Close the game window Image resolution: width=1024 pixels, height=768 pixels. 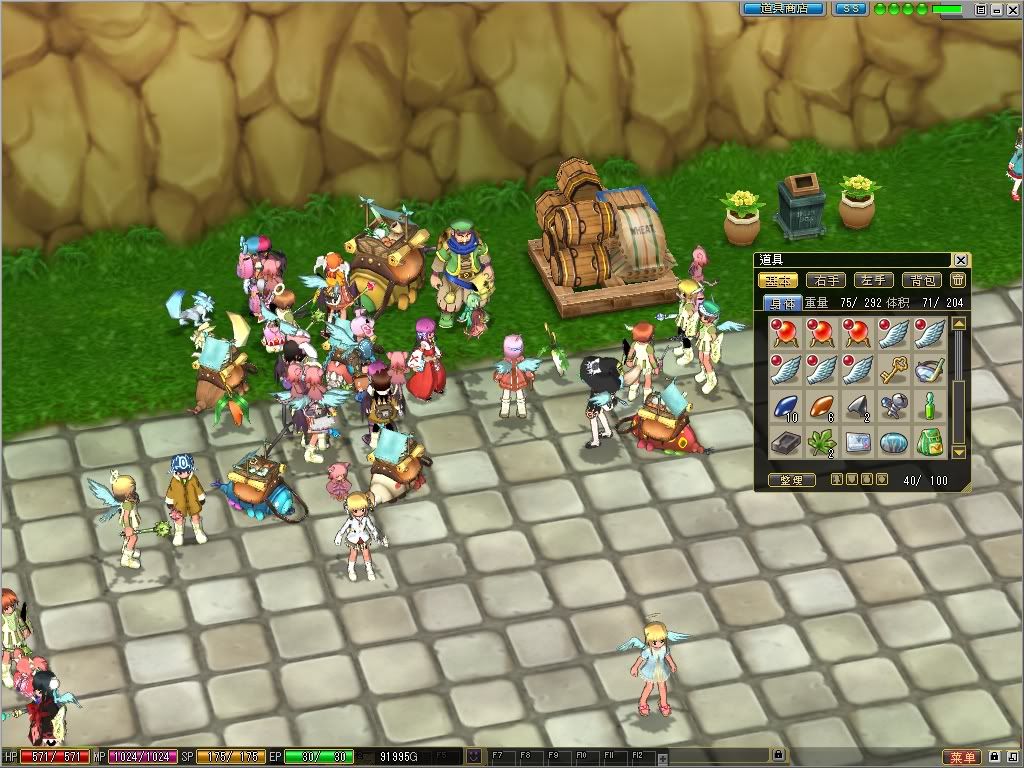(1011, 9)
